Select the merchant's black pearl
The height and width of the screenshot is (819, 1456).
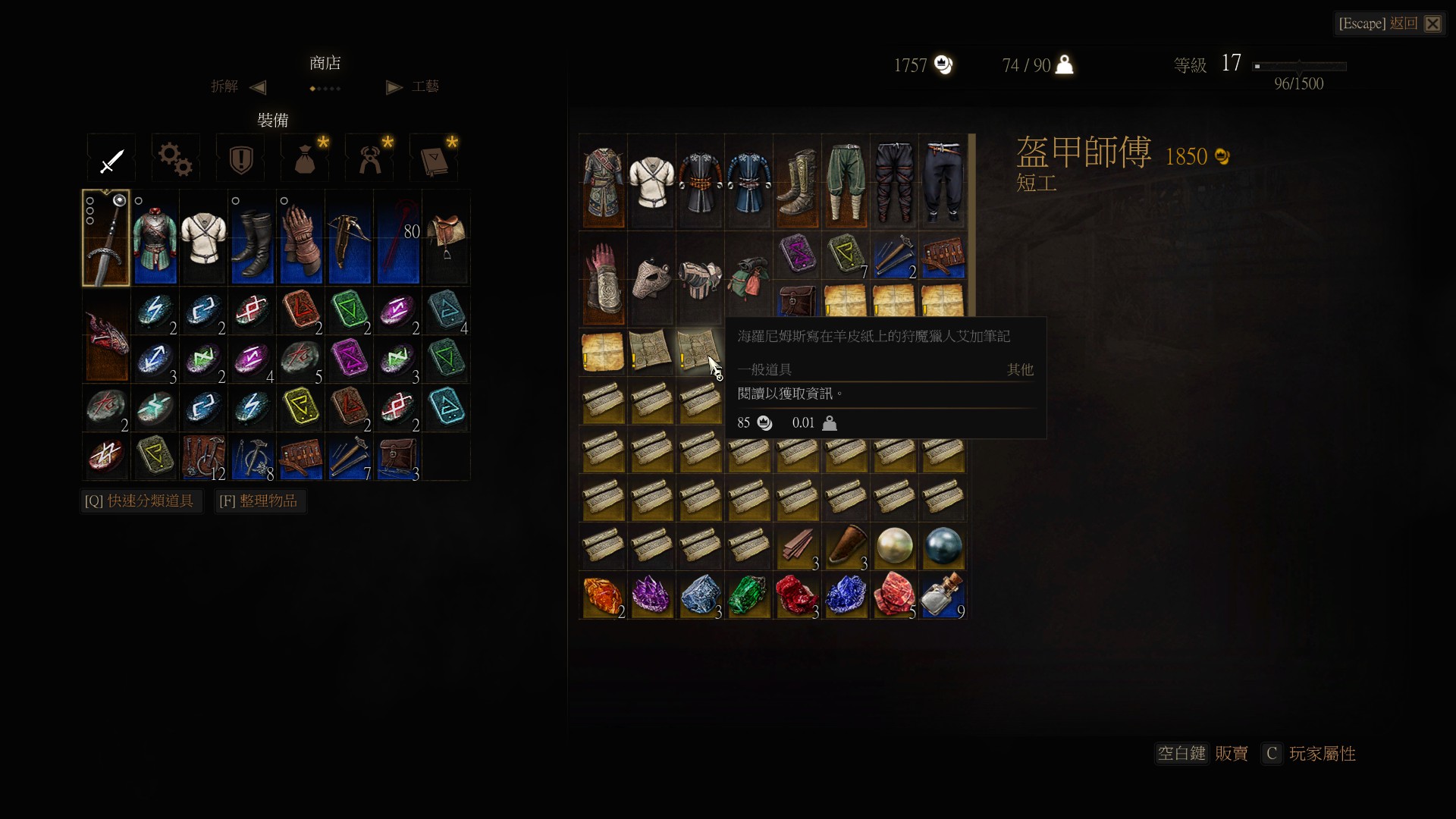click(943, 547)
